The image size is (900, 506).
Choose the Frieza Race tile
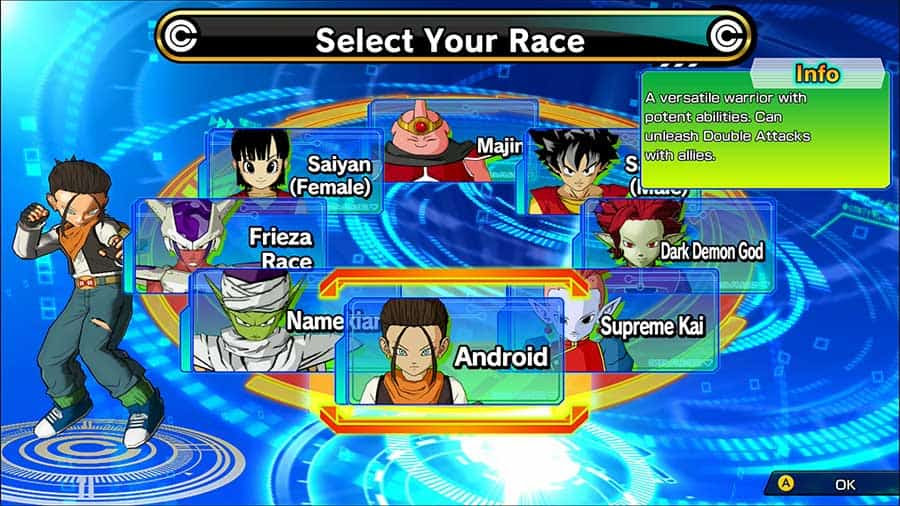click(232, 243)
